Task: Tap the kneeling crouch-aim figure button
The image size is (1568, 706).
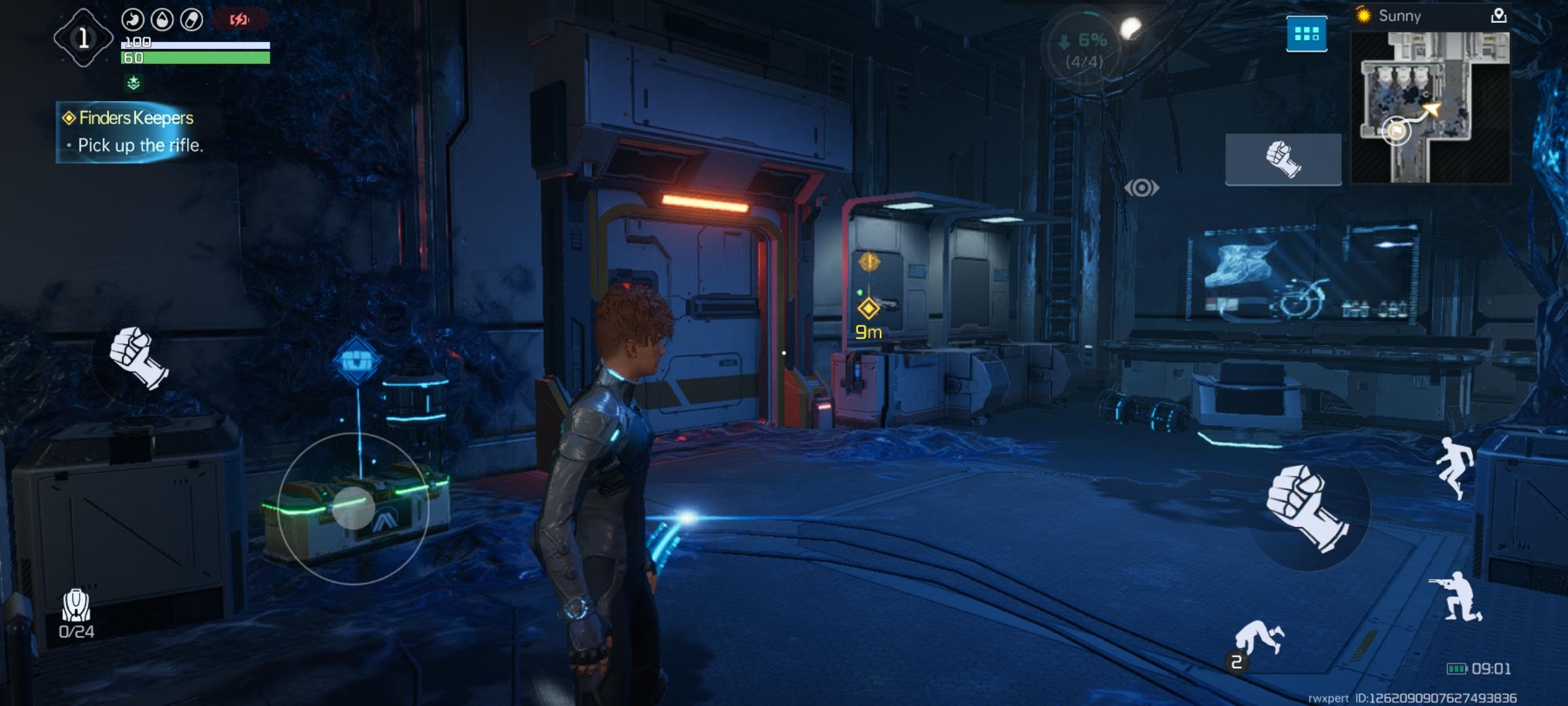Action: [x=1458, y=596]
